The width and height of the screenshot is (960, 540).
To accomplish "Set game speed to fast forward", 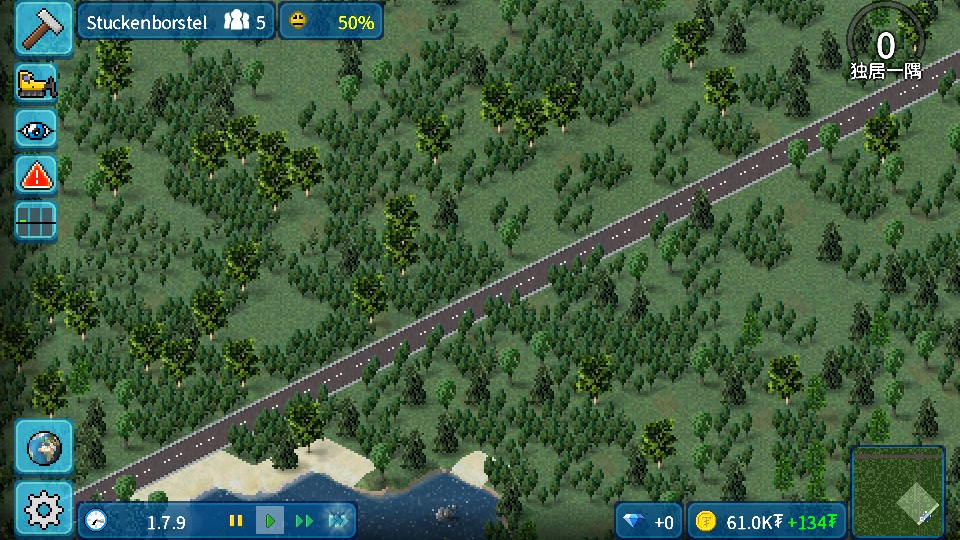I will 304,521.
